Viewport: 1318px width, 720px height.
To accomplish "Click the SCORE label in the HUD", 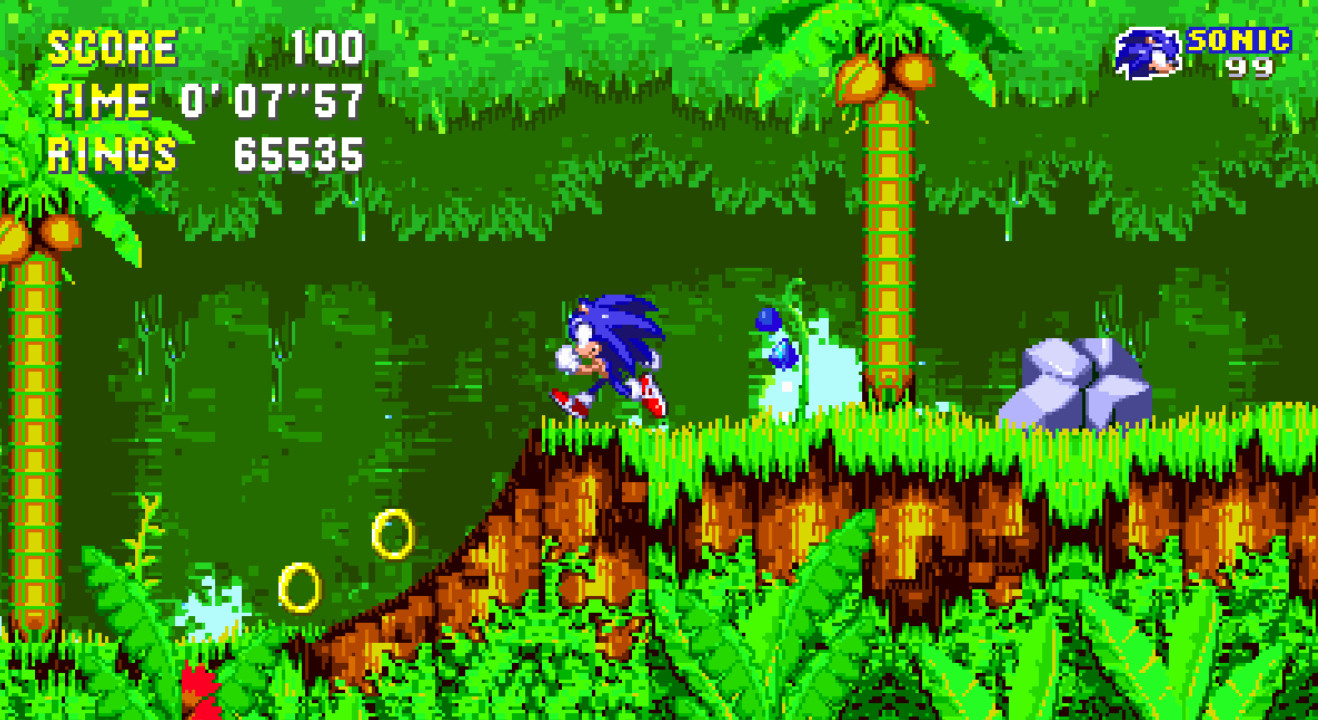I will coord(113,45).
